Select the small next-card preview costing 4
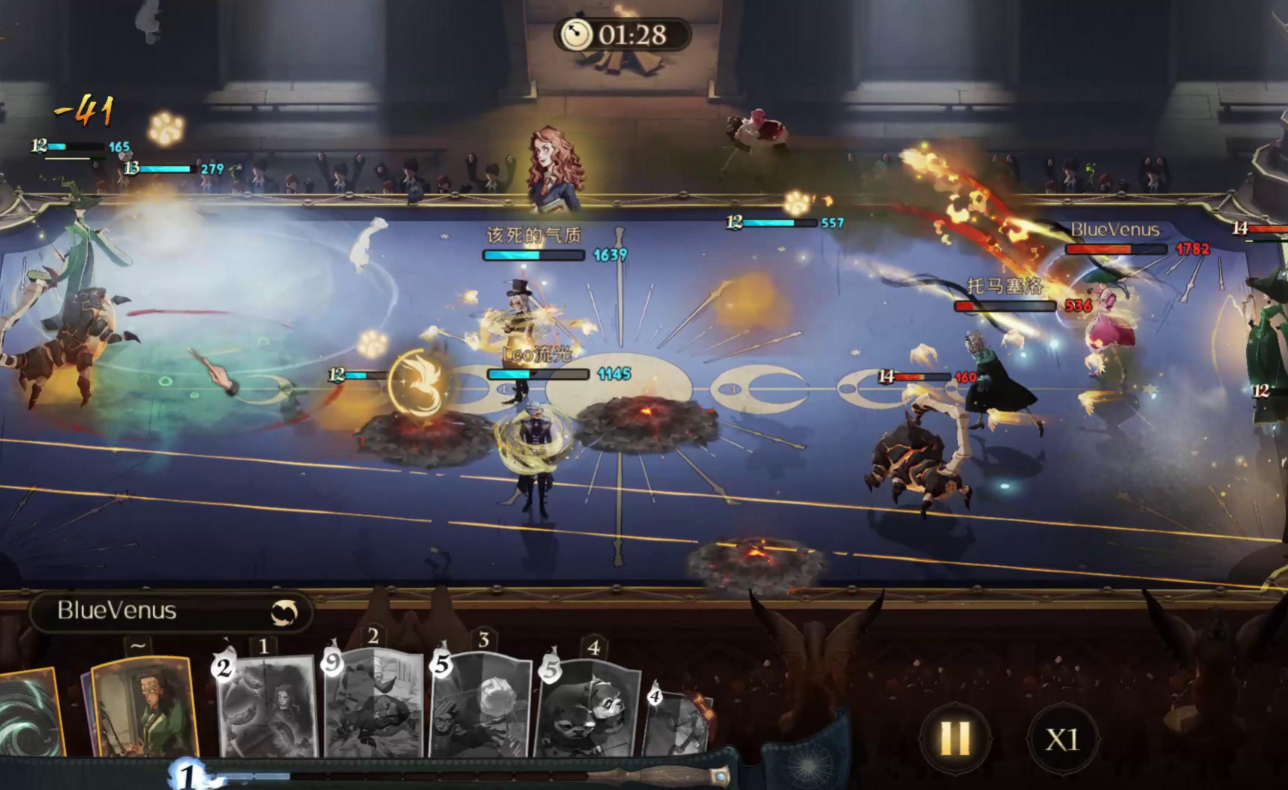The width and height of the screenshot is (1288, 790). [x=676, y=722]
